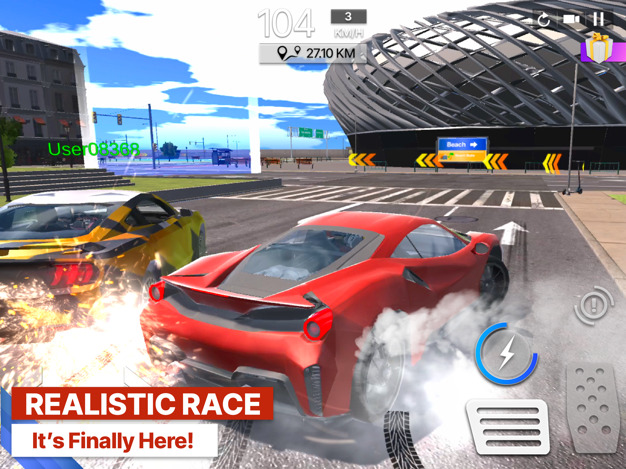
Task: Reset the car with the circular arrow
Action: pos(544,19)
